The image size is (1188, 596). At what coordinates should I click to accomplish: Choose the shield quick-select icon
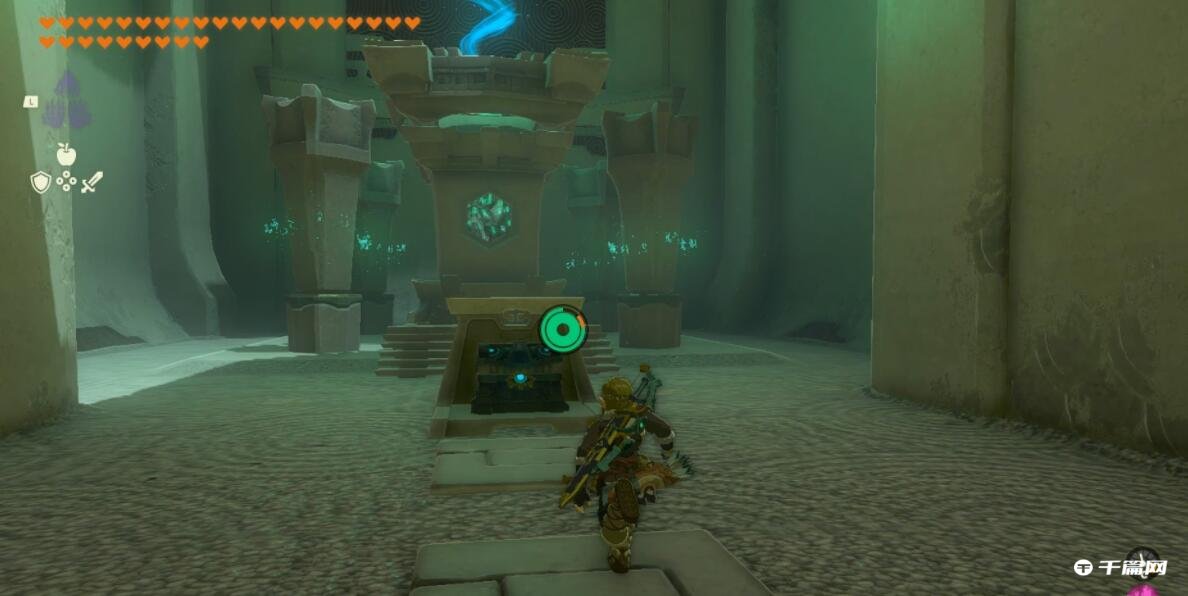pos(40,182)
